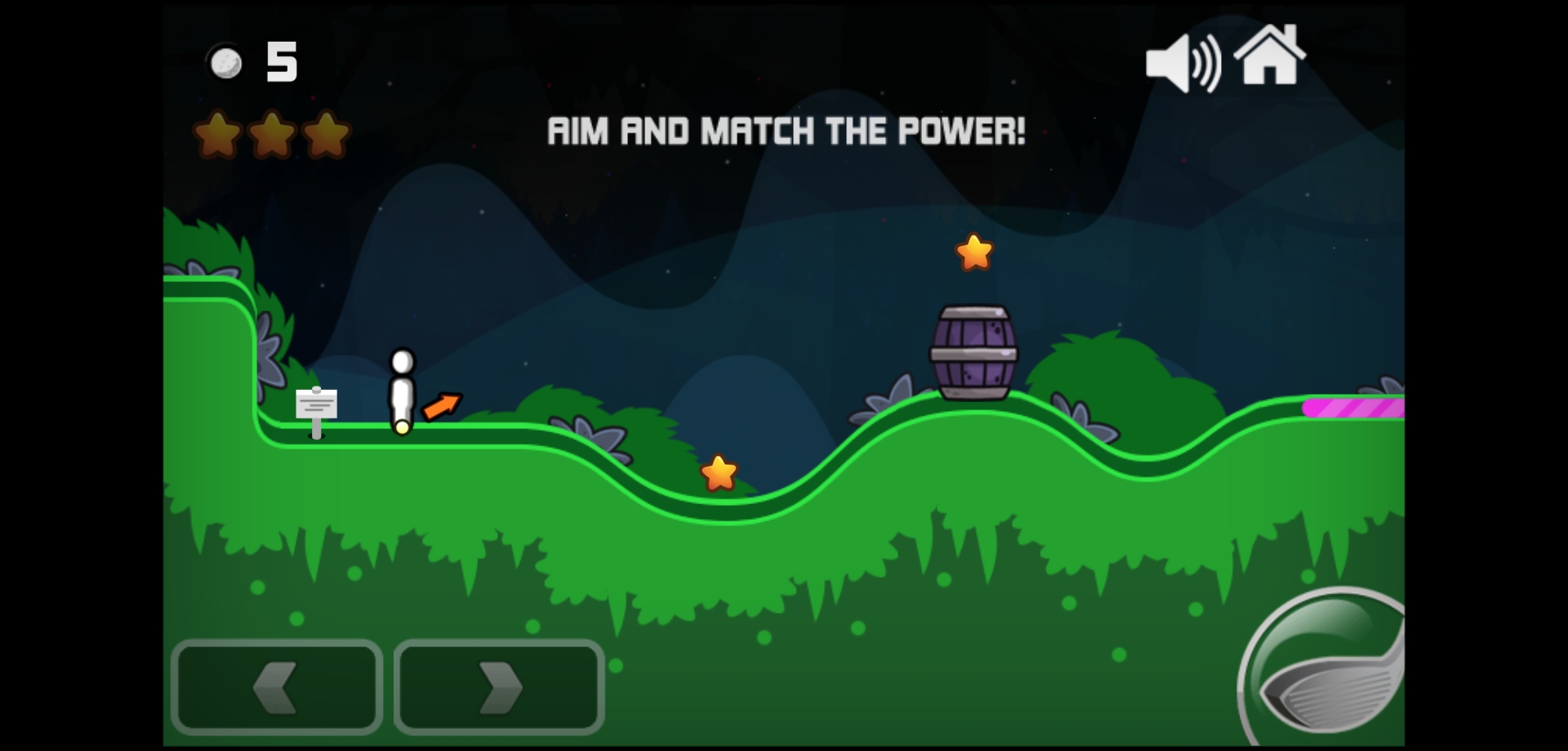The width and height of the screenshot is (1568, 751).
Task: Swing with the golf club button
Action: 1327,674
